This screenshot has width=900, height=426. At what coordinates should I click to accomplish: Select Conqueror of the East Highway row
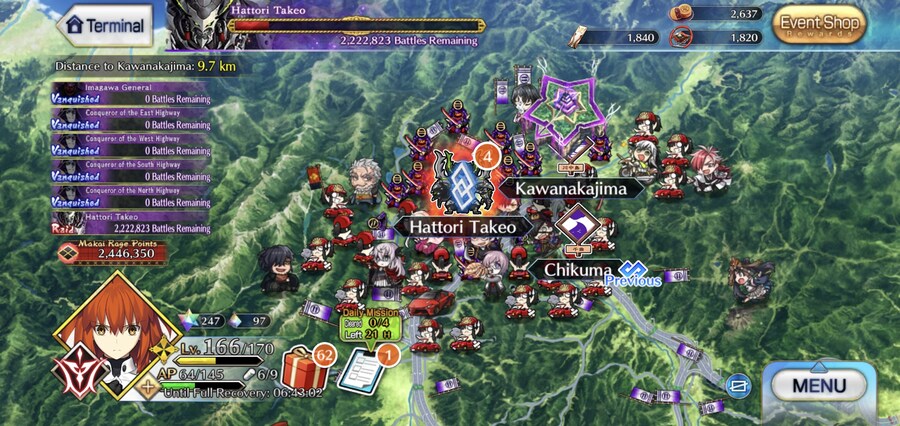(131, 119)
